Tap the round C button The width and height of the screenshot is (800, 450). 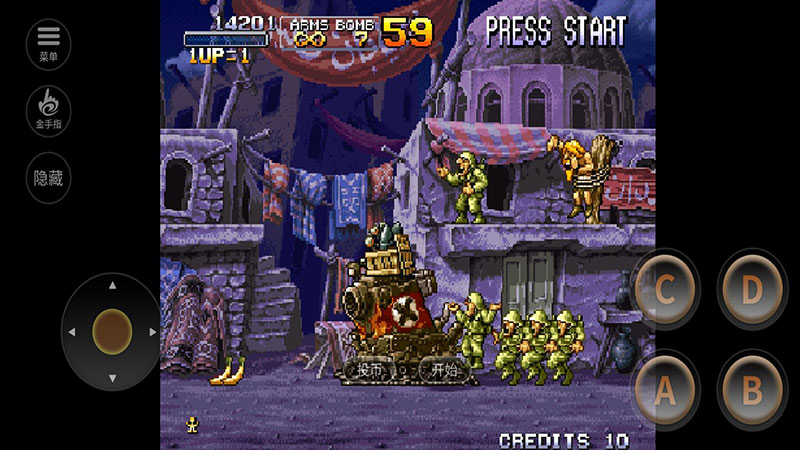click(665, 290)
